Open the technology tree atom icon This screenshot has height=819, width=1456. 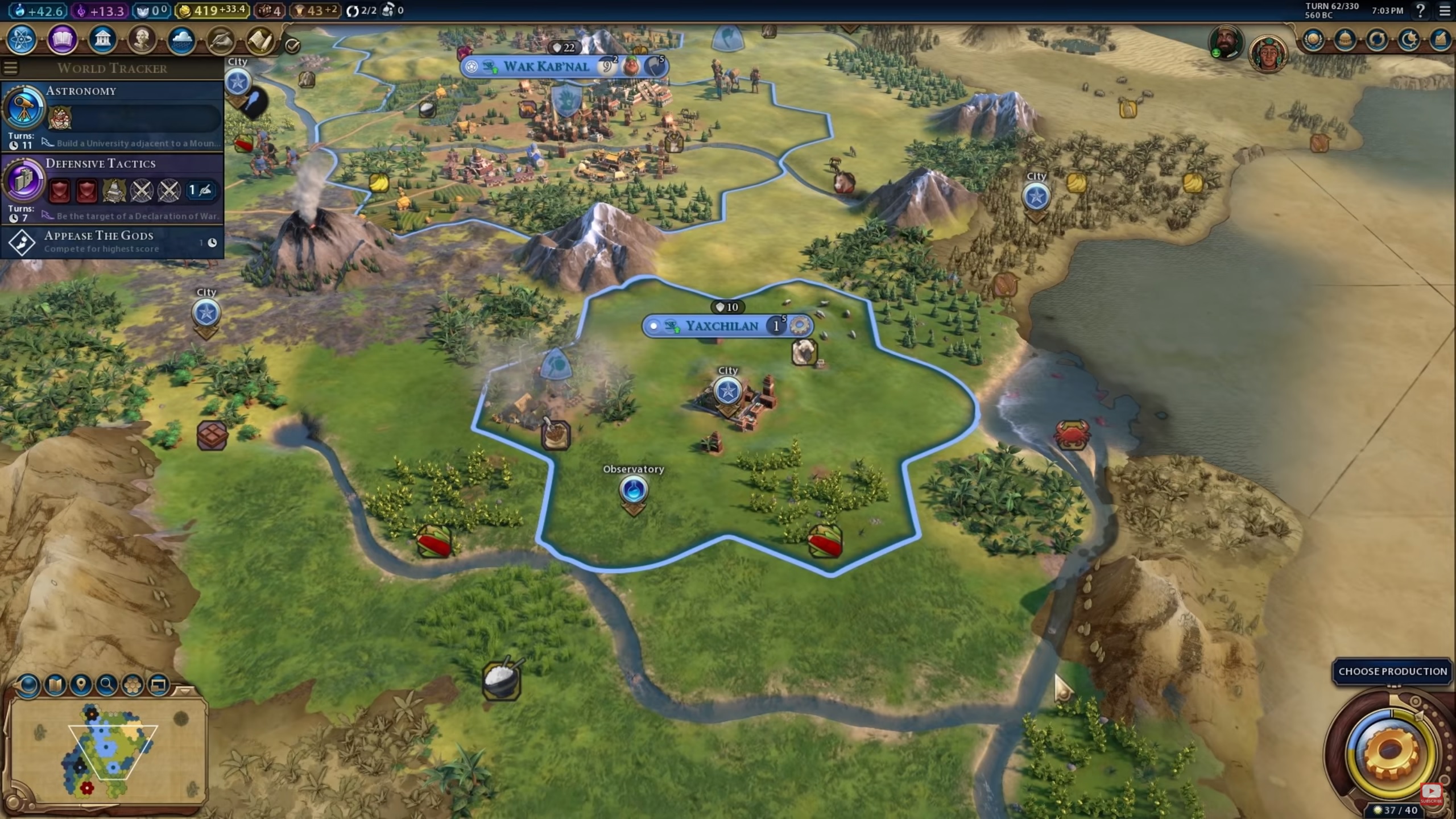(22, 40)
